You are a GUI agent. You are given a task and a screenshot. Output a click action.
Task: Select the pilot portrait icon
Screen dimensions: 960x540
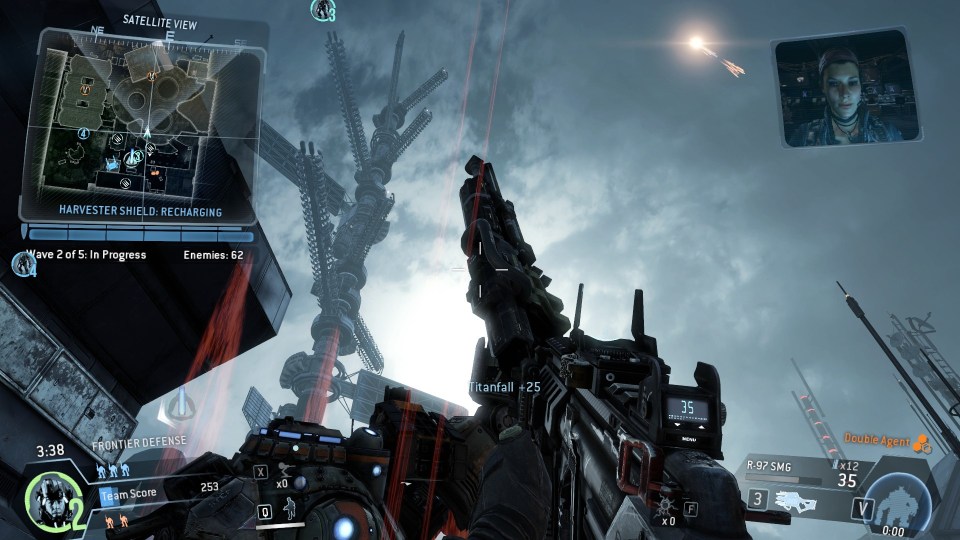point(48,502)
